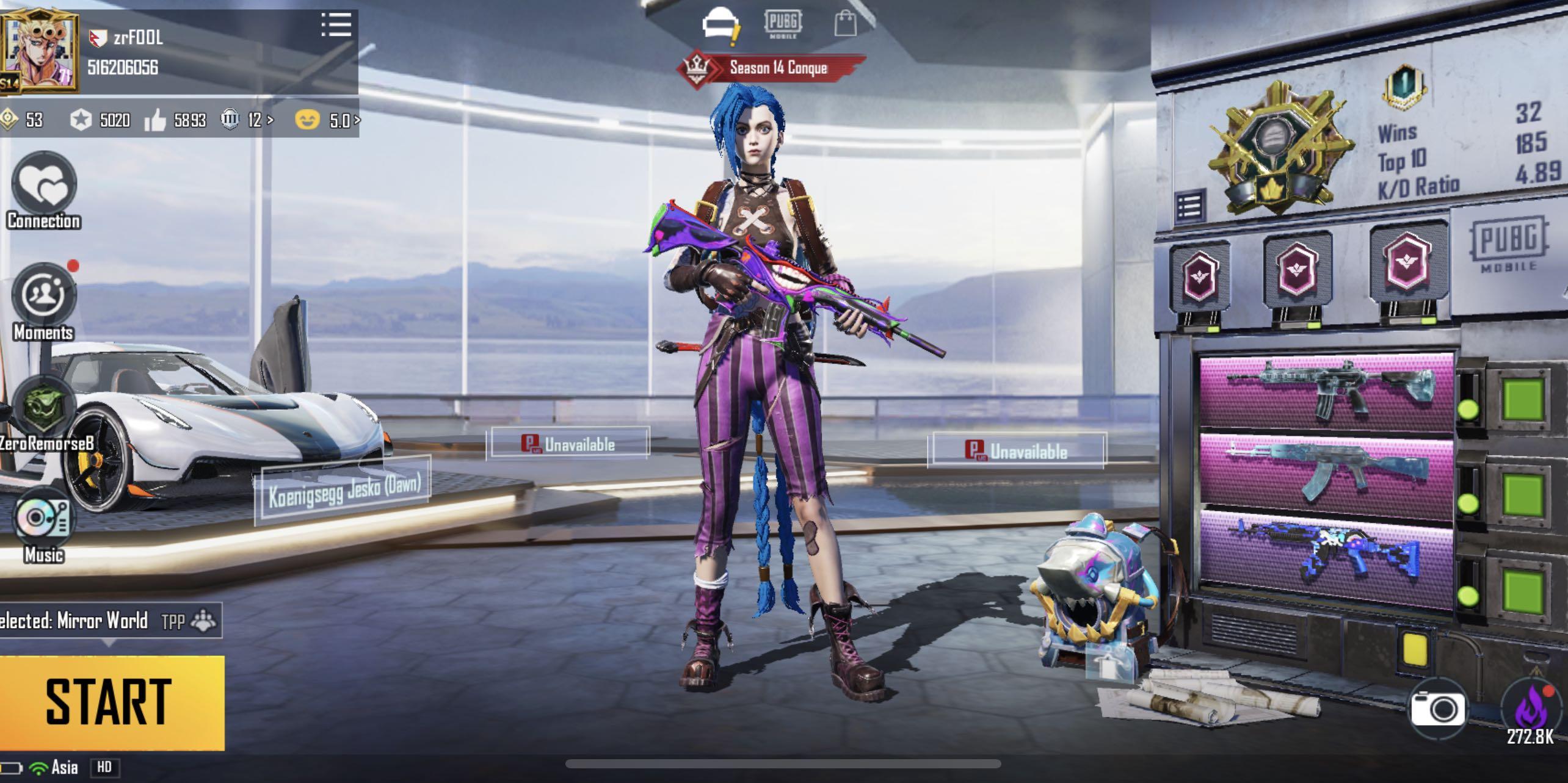Change the selected Mirror World mode
Viewport: 1568px width, 783px height.
pos(104,621)
